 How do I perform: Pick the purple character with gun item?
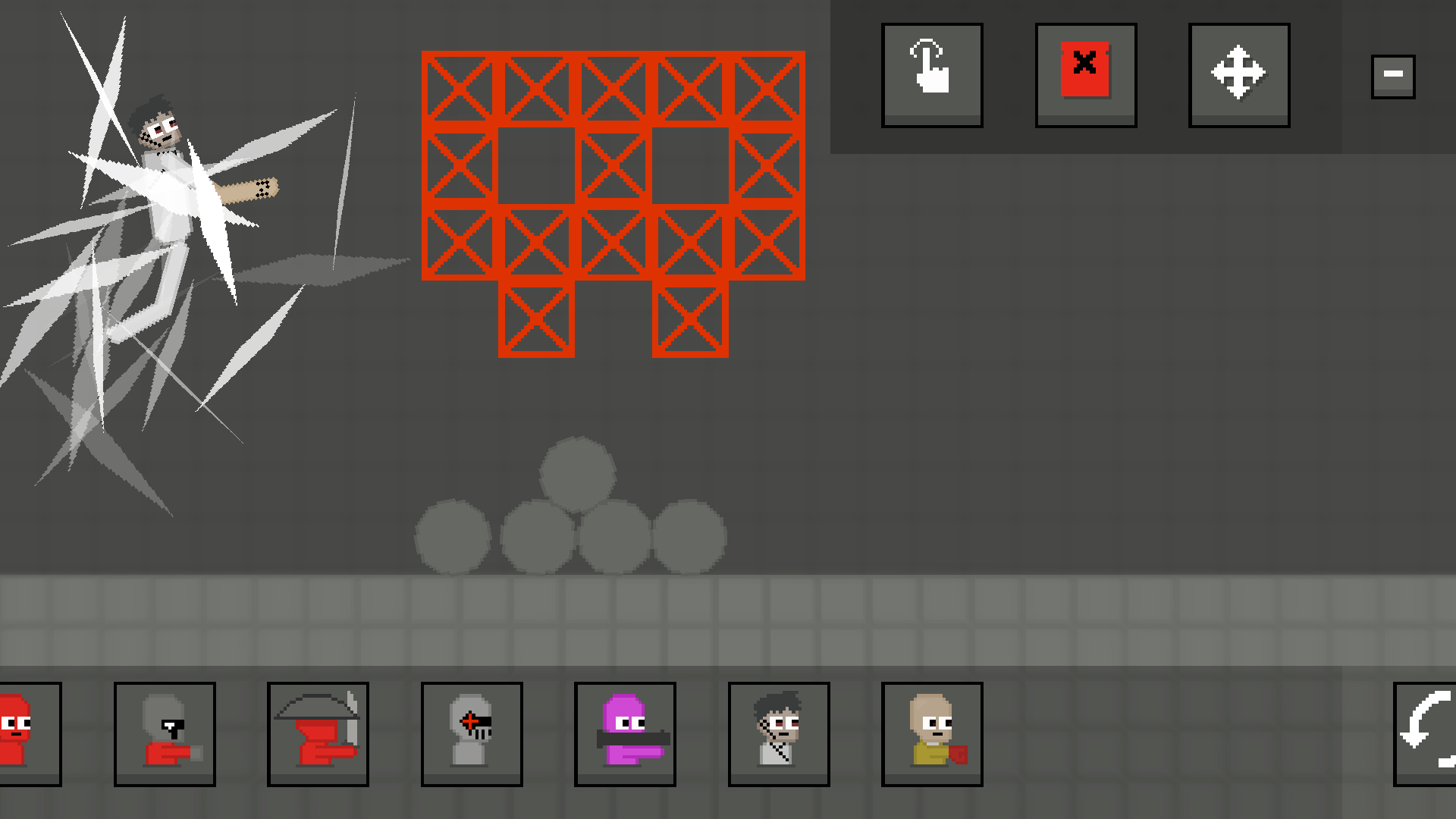point(625,733)
